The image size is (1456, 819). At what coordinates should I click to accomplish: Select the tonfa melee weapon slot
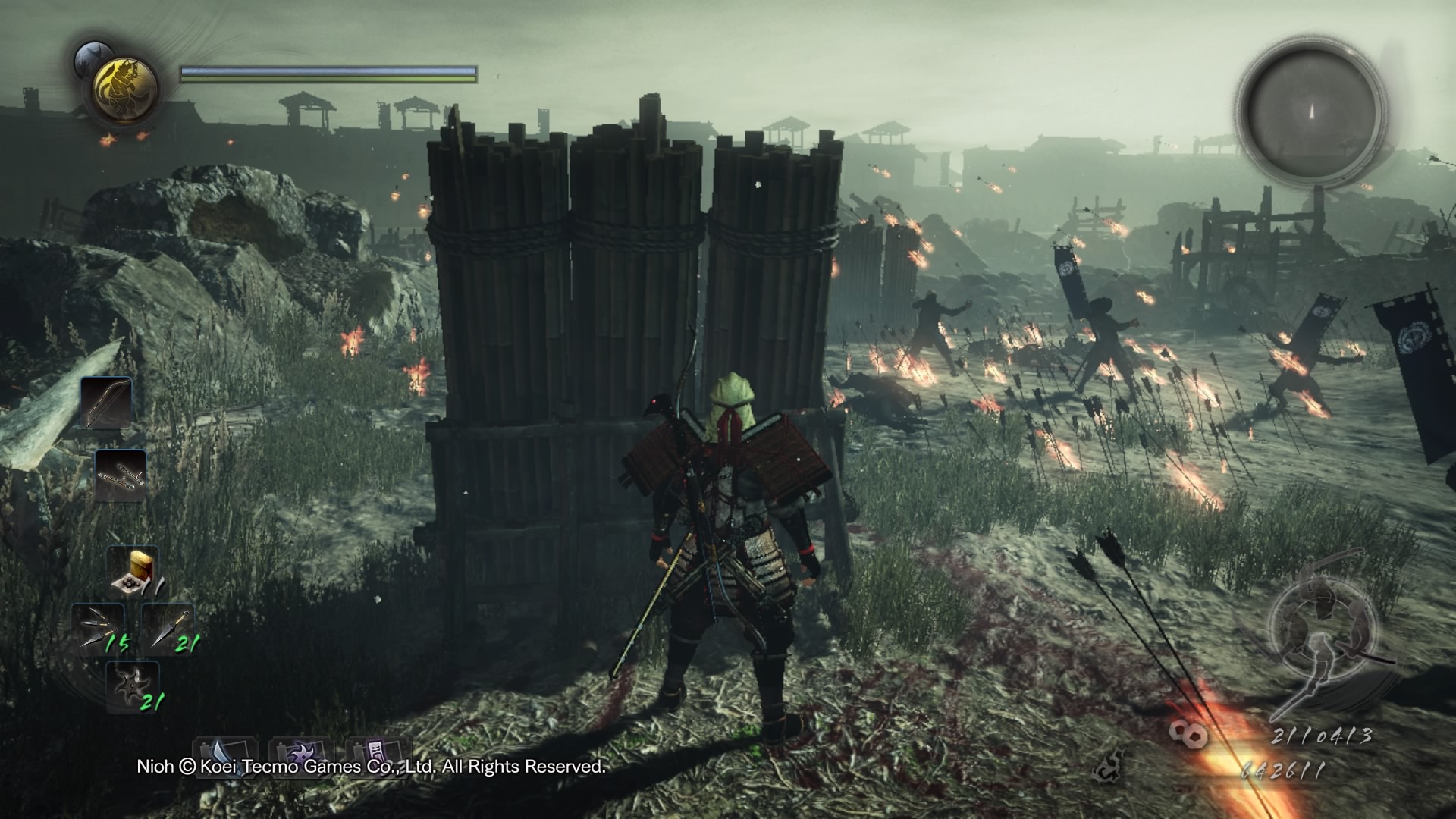[x=121, y=475]
